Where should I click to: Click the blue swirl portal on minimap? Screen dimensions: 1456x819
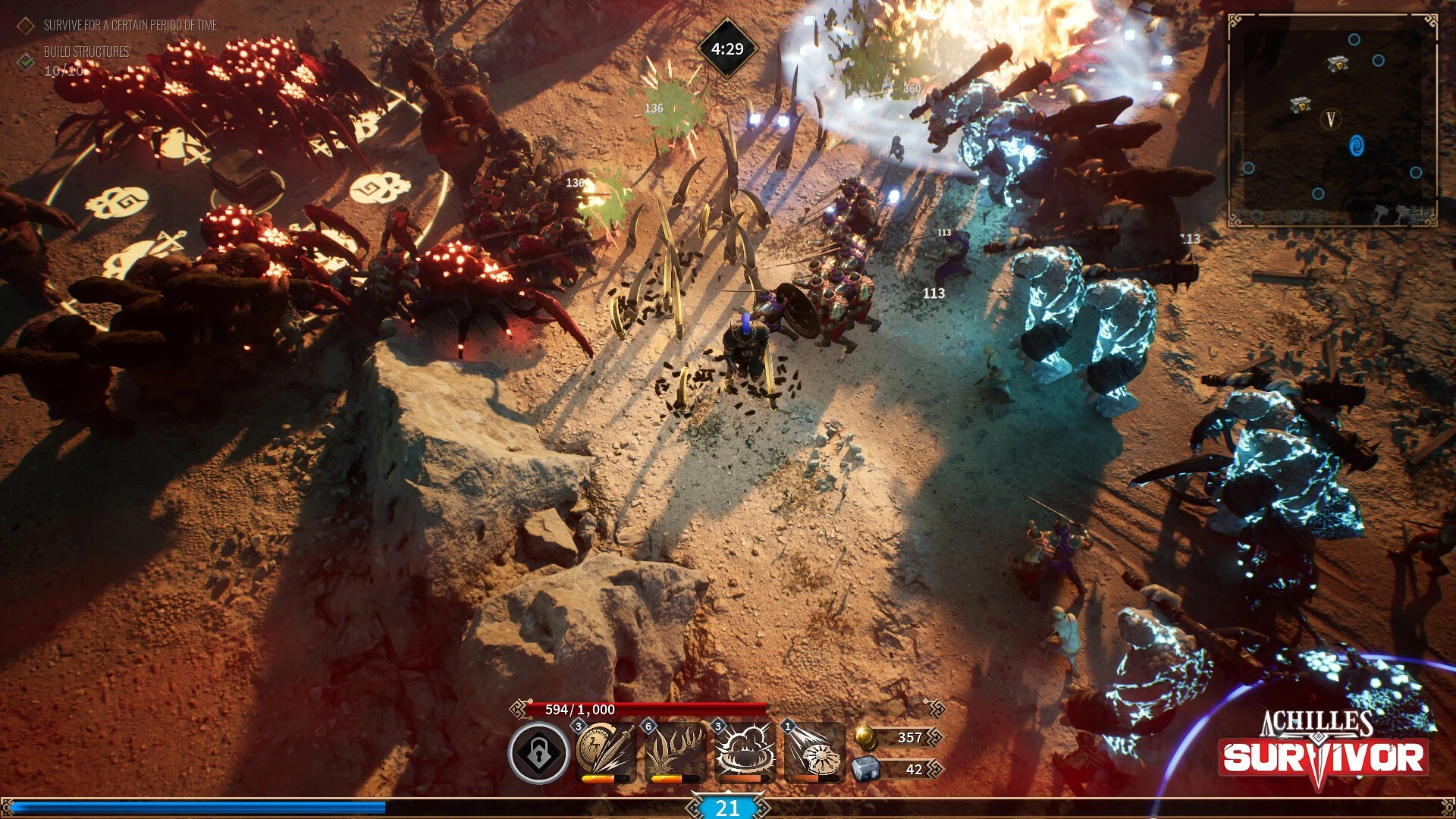point(1357,146)
